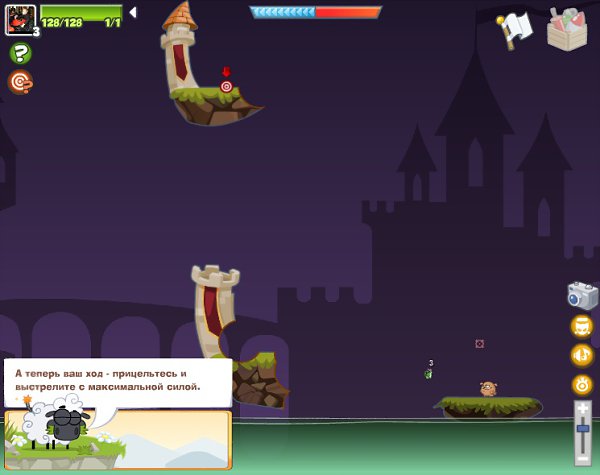This screenshot has height=475, width=600.
Task: Collapse the player panel with white arrow
Action: click(x=133, y=13)
